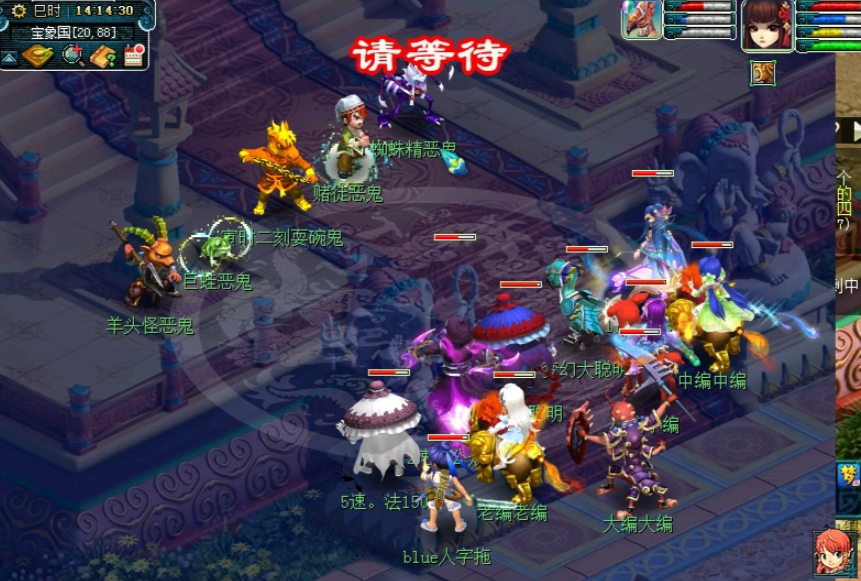Open the player character portrait

click(767, 25)
